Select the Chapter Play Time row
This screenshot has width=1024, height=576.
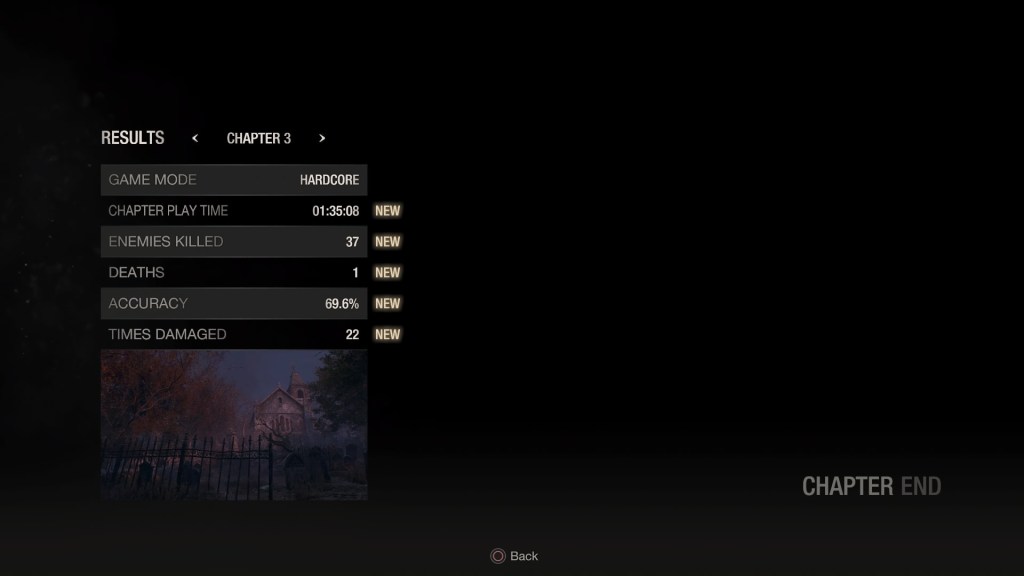pyautogui.click(x=234, y=211)
